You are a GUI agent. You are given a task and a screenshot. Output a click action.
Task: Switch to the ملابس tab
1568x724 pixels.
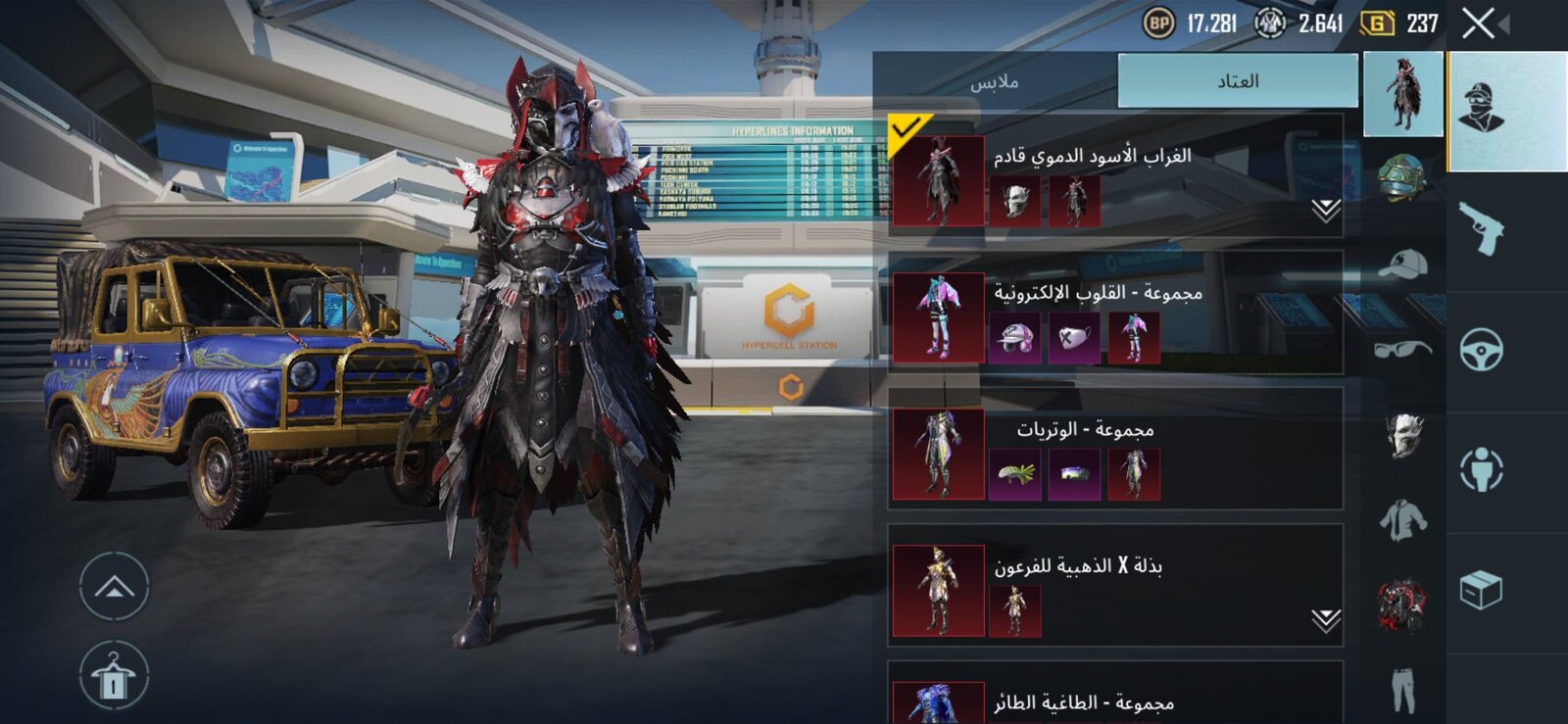995,81
